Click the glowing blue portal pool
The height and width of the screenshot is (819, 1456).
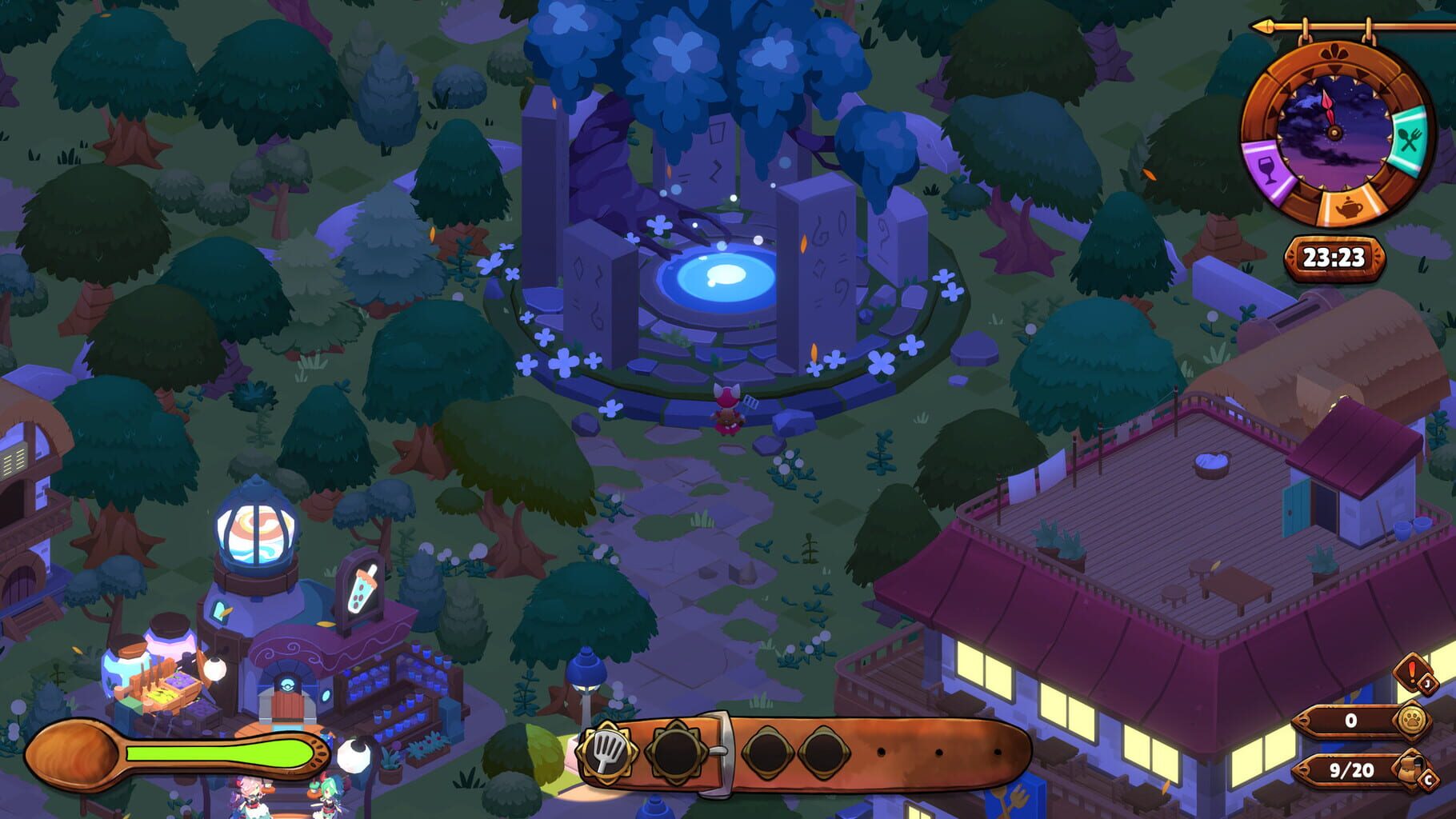(724, 276)
